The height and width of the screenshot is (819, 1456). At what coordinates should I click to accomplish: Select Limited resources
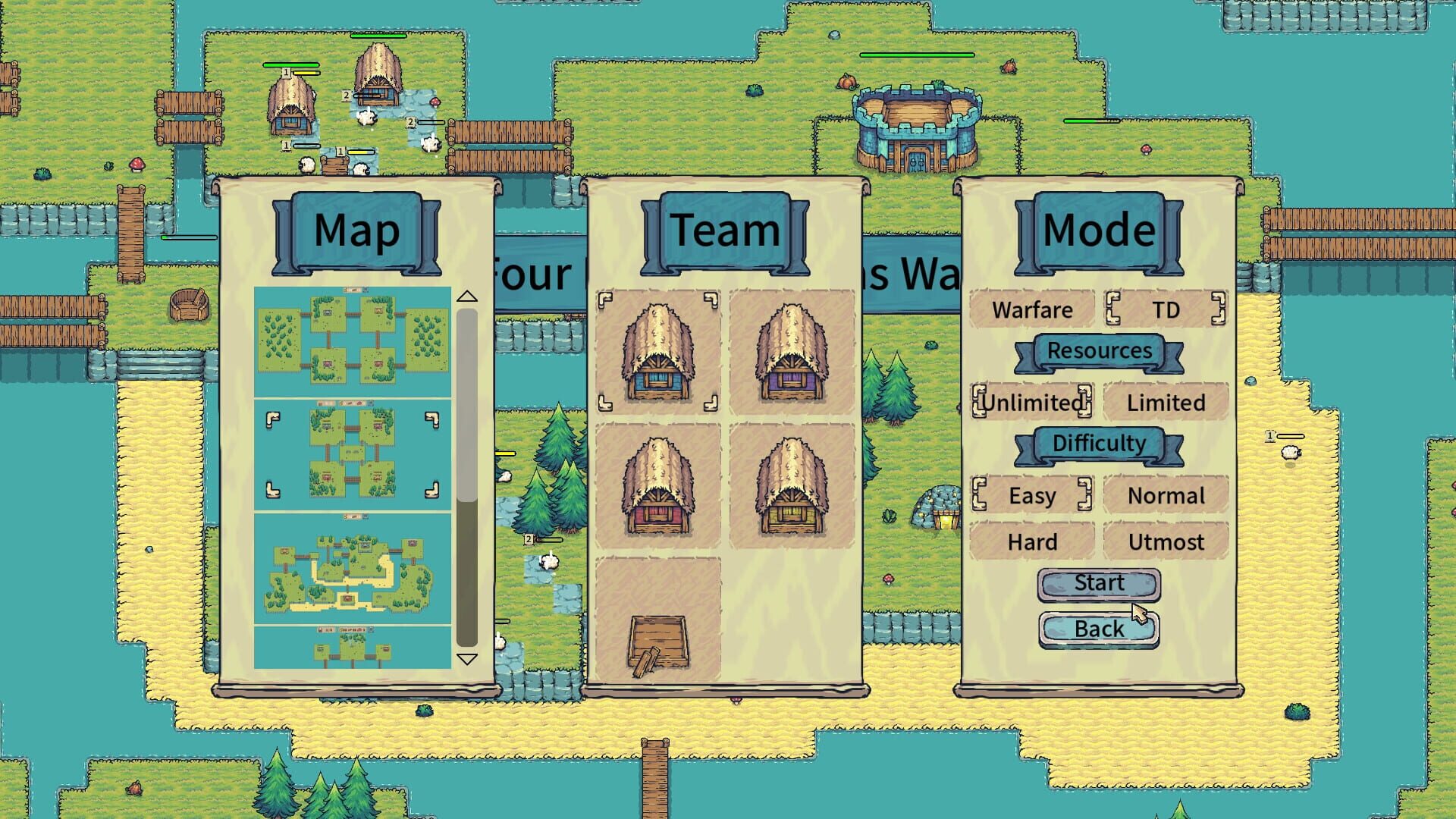click(x=1166, y=402)
